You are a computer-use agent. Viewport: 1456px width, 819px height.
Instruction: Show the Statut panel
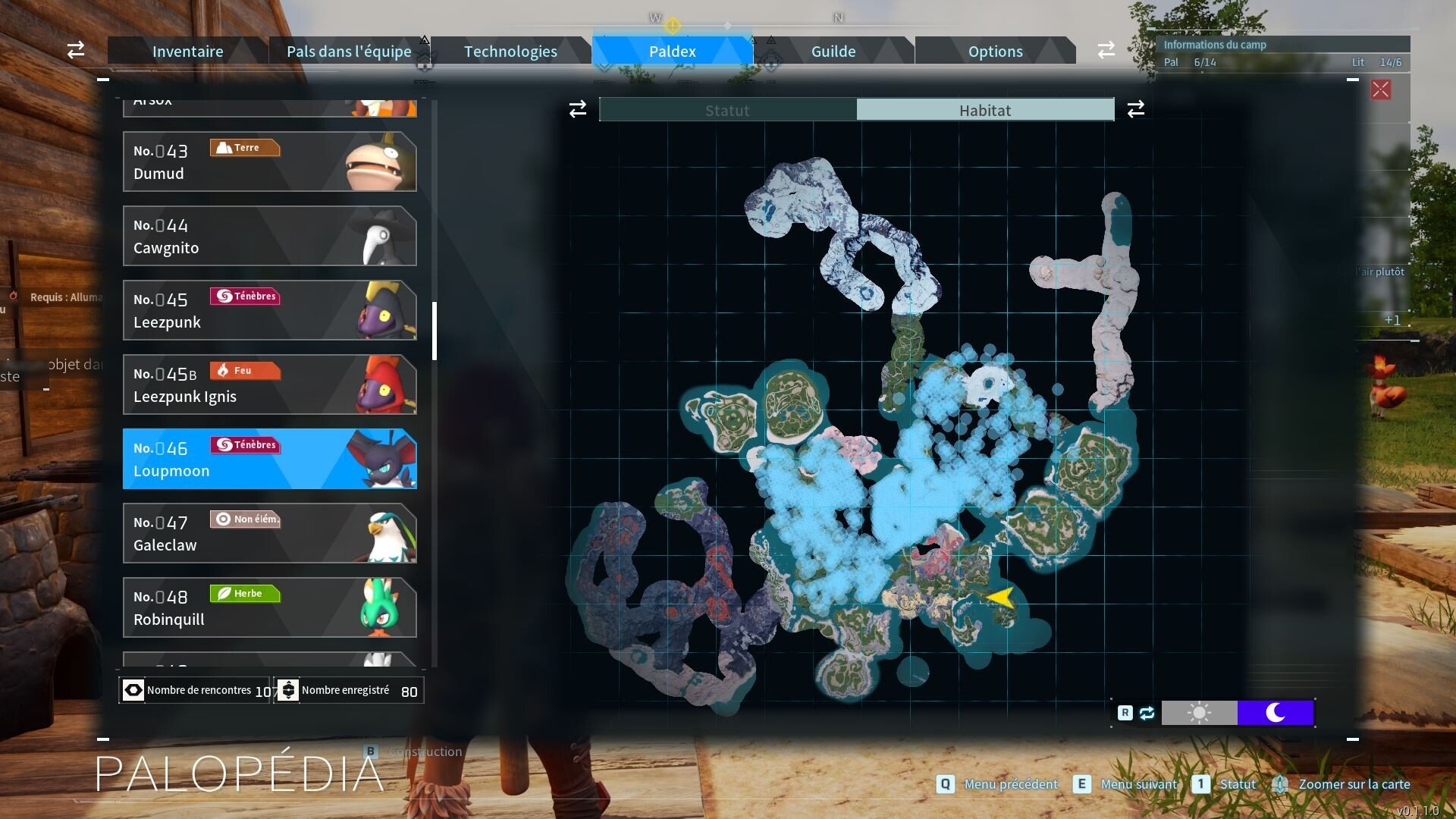[727, 110]
